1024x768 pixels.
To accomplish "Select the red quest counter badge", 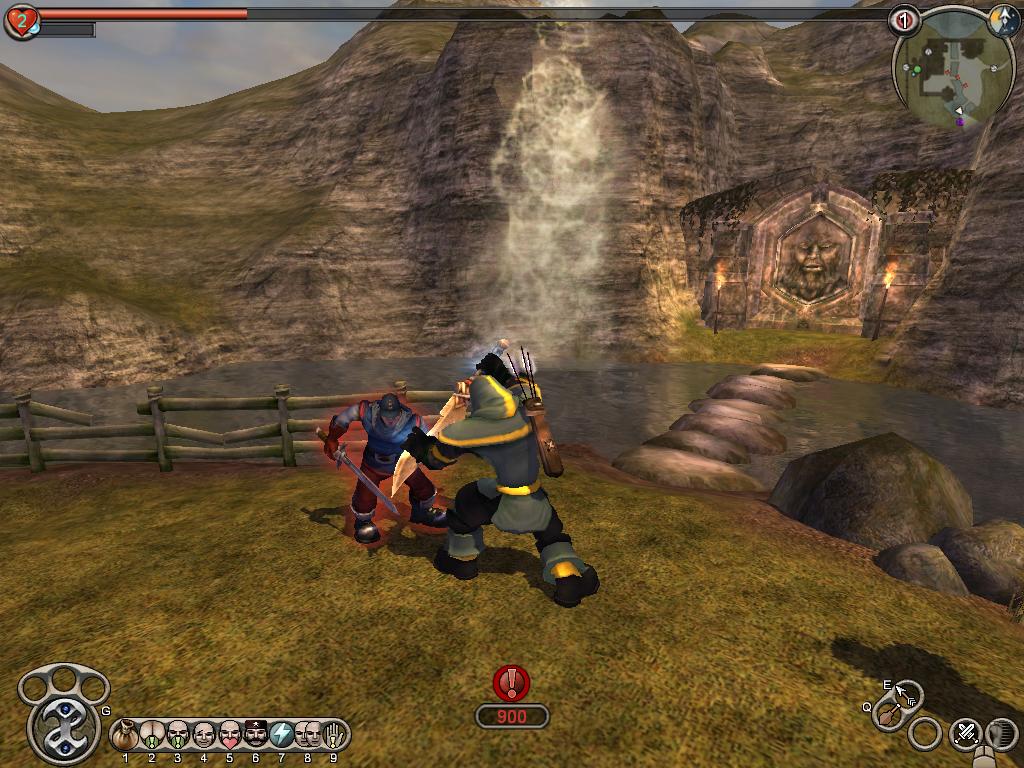I will tap(904, 19).
